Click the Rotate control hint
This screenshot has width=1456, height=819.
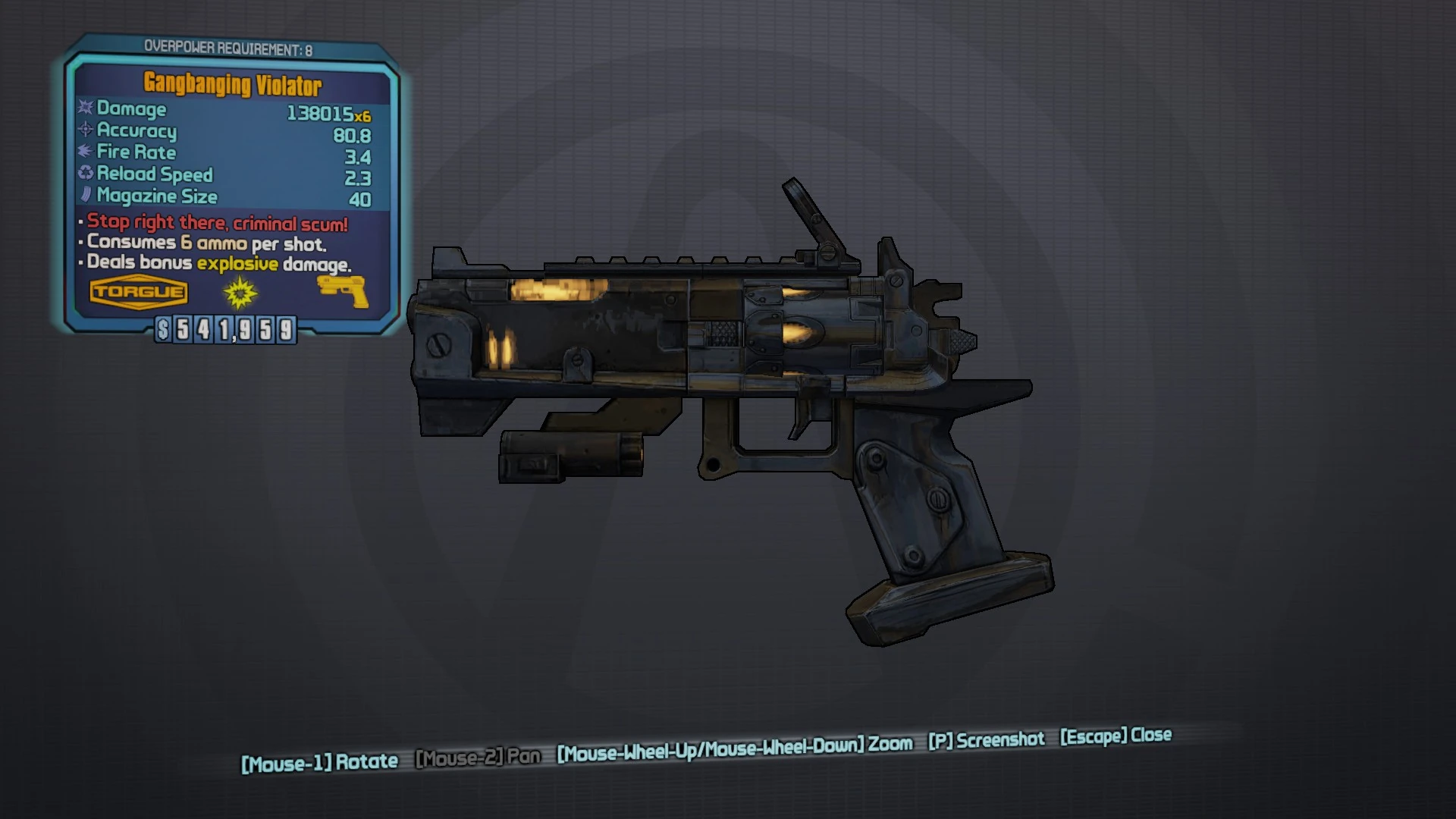318,761
